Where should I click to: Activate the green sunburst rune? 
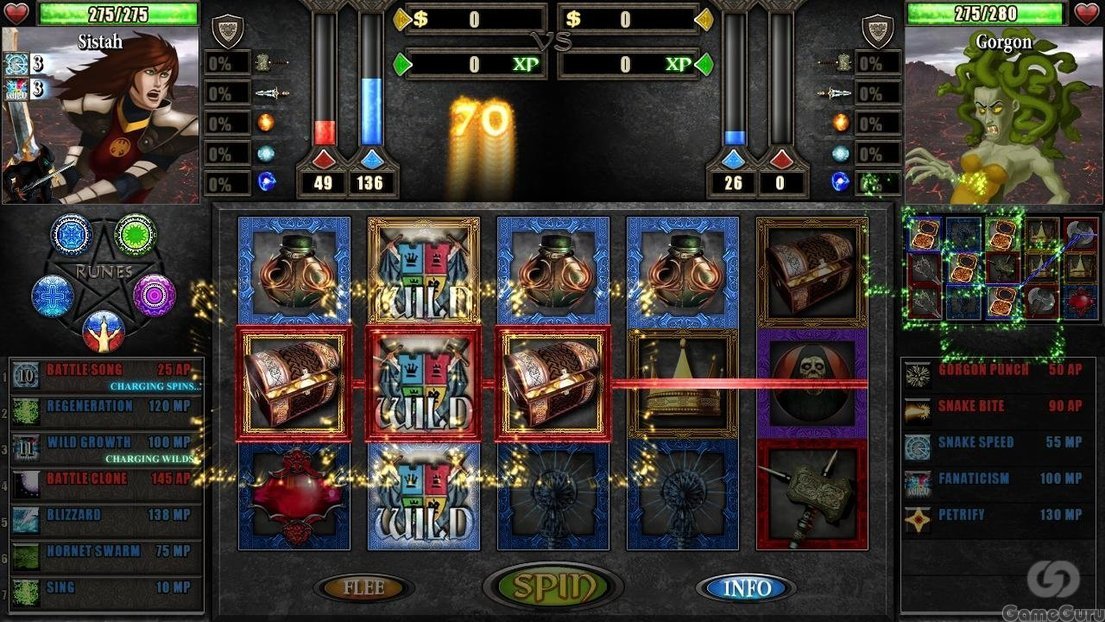point(135,235)
